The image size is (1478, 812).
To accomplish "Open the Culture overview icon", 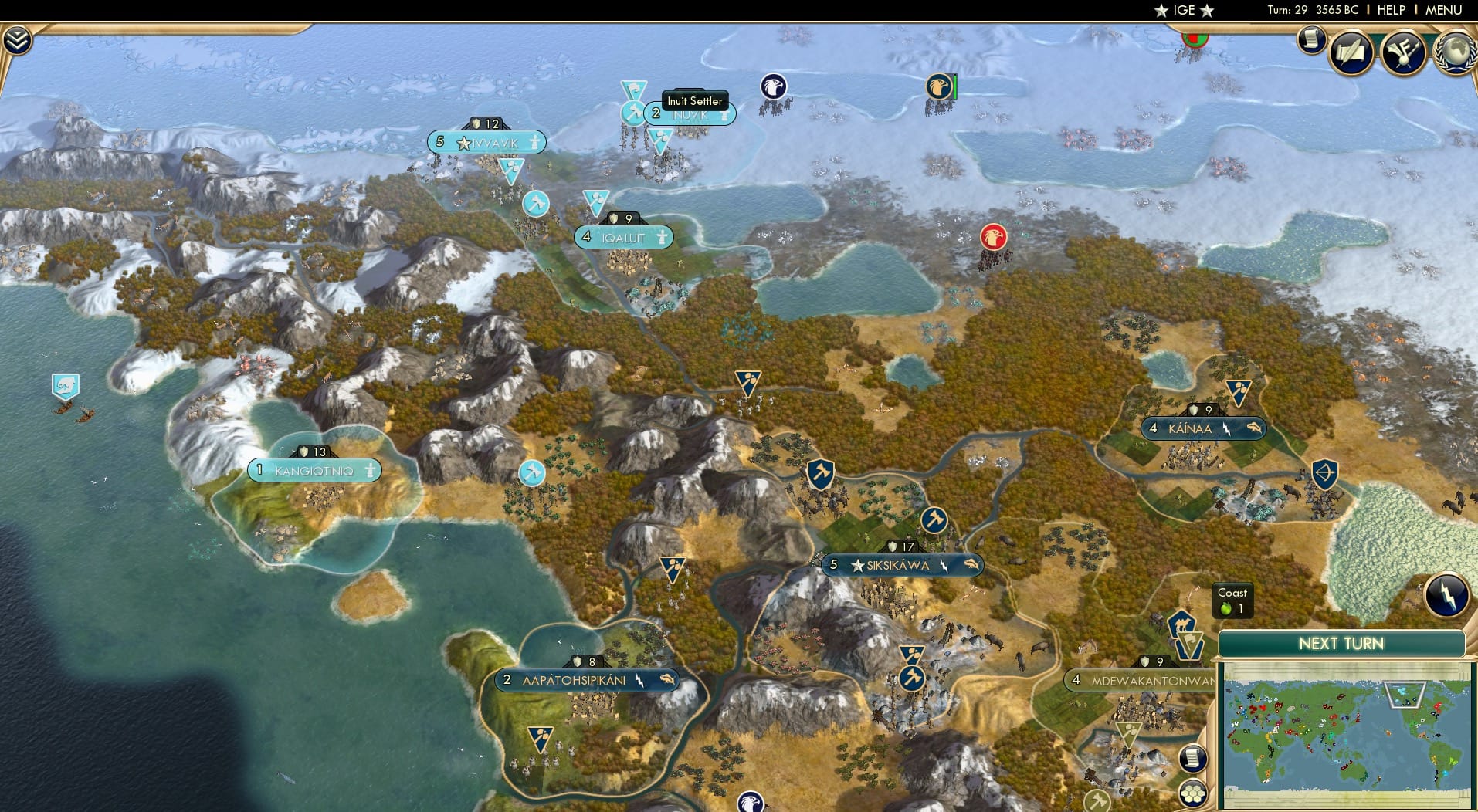I will pos(1405,52).
